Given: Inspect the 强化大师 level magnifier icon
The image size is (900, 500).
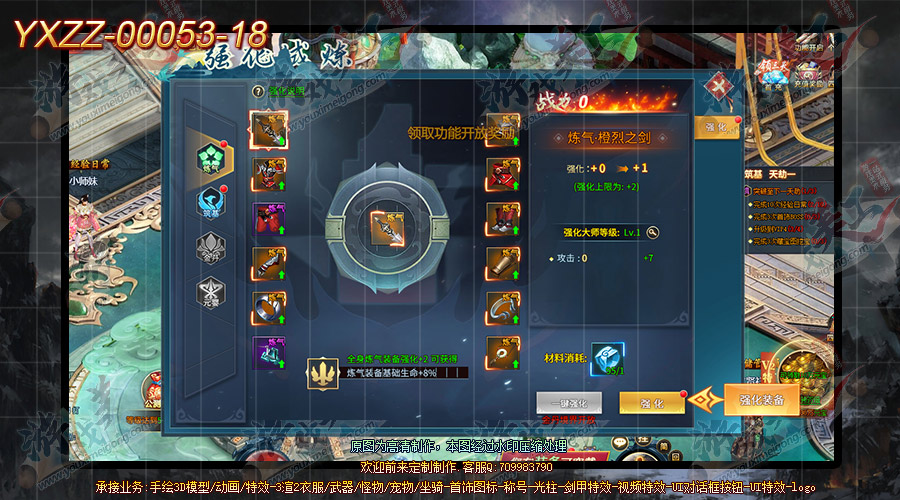Looking at the screenshot, I should click(x=652, y=232).
